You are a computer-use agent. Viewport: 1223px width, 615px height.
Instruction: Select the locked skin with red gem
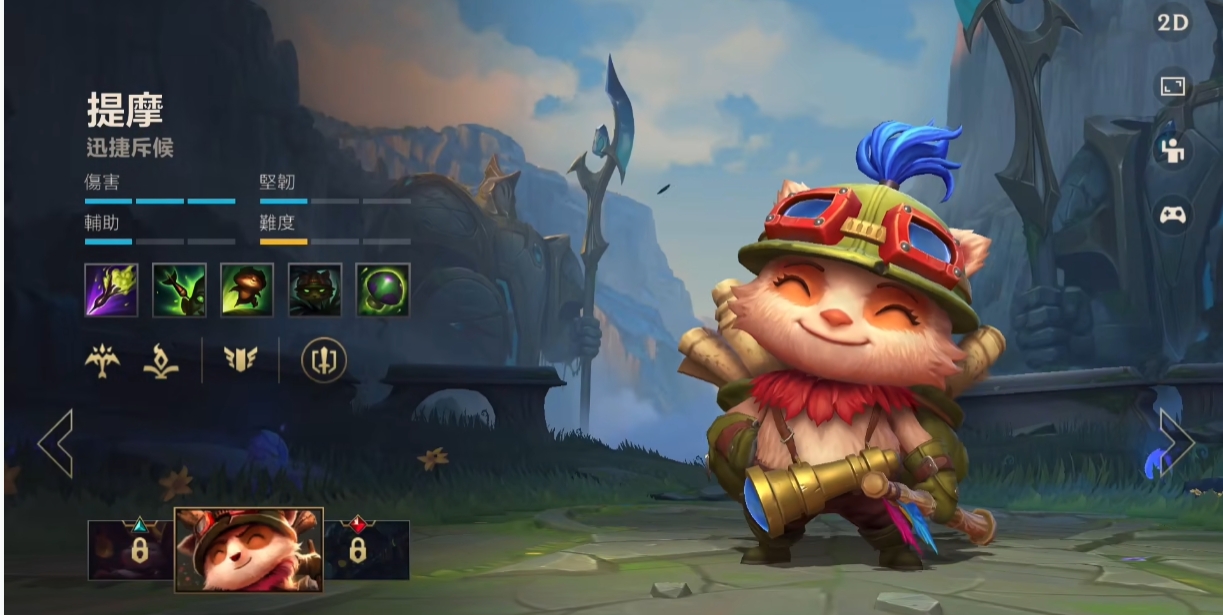click(366, 550)
